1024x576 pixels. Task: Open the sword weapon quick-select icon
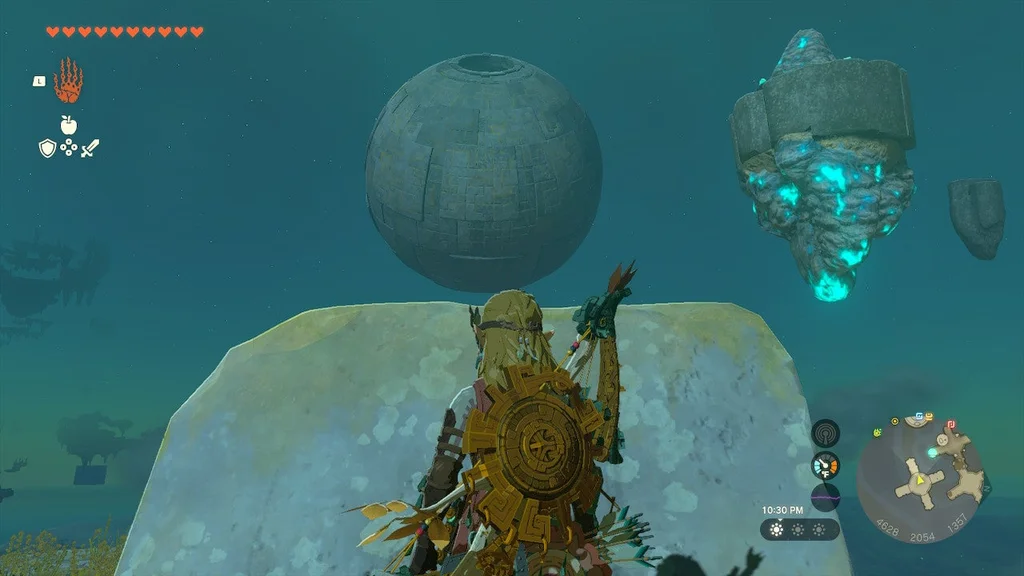90,149
